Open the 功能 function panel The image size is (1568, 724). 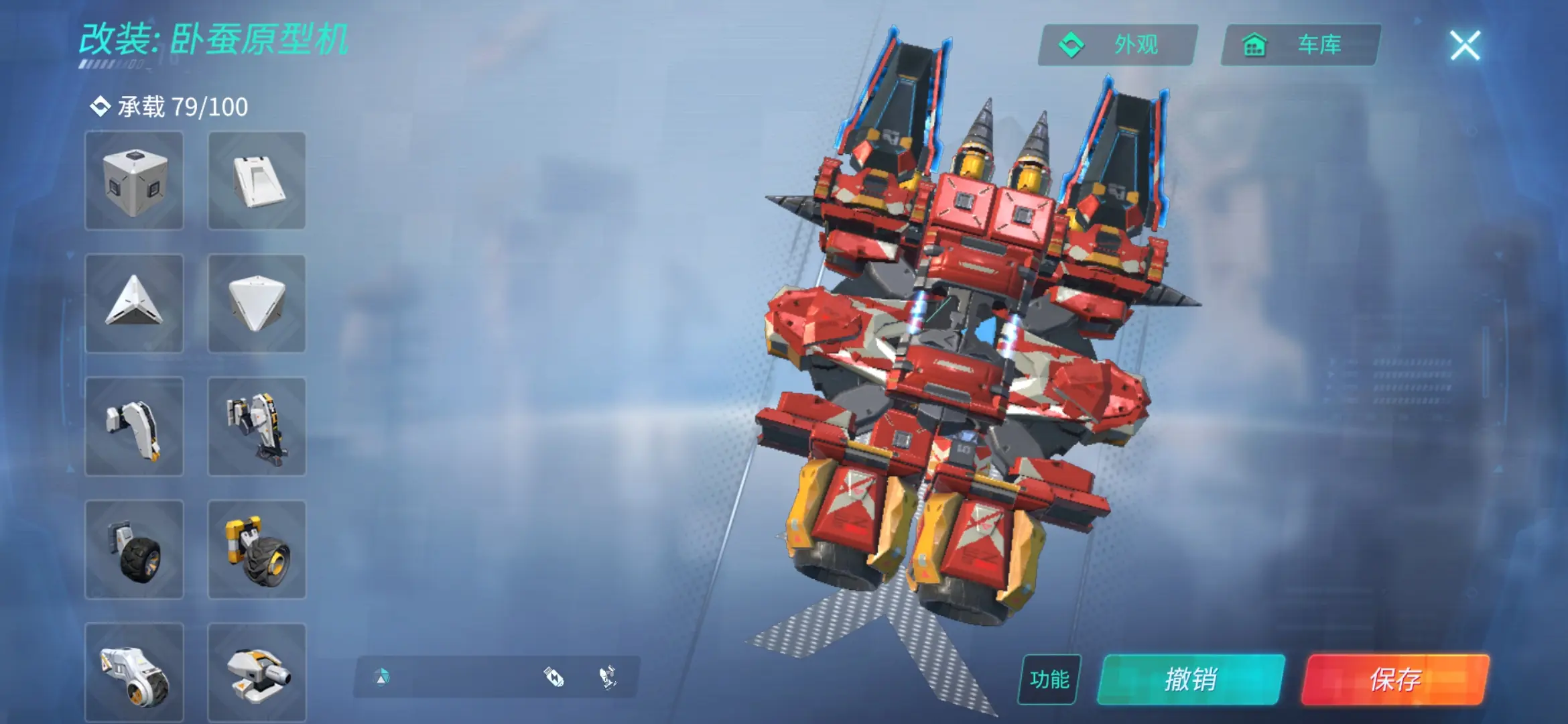tap(1049, 679)
